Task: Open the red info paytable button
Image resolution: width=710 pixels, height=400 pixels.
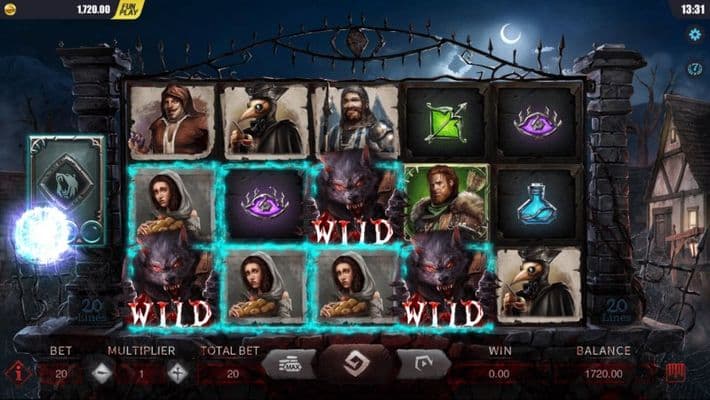Action: [x=18, y=374]
